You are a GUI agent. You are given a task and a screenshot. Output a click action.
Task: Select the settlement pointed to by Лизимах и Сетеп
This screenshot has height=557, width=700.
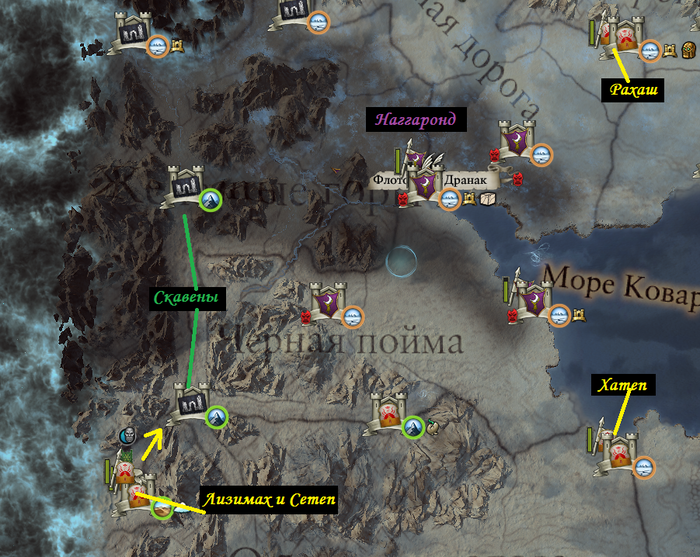(x=135, y=495)
